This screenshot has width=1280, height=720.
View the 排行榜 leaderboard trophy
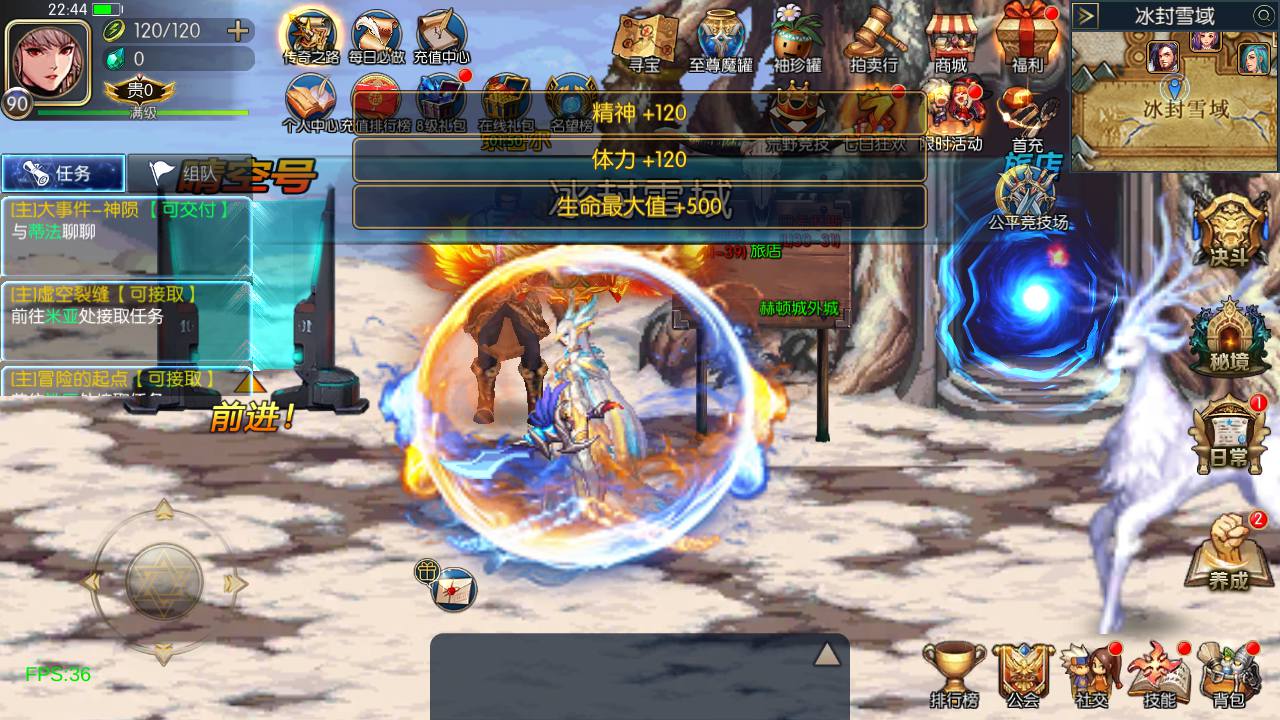pyautogui.click(x=953, y=674)
